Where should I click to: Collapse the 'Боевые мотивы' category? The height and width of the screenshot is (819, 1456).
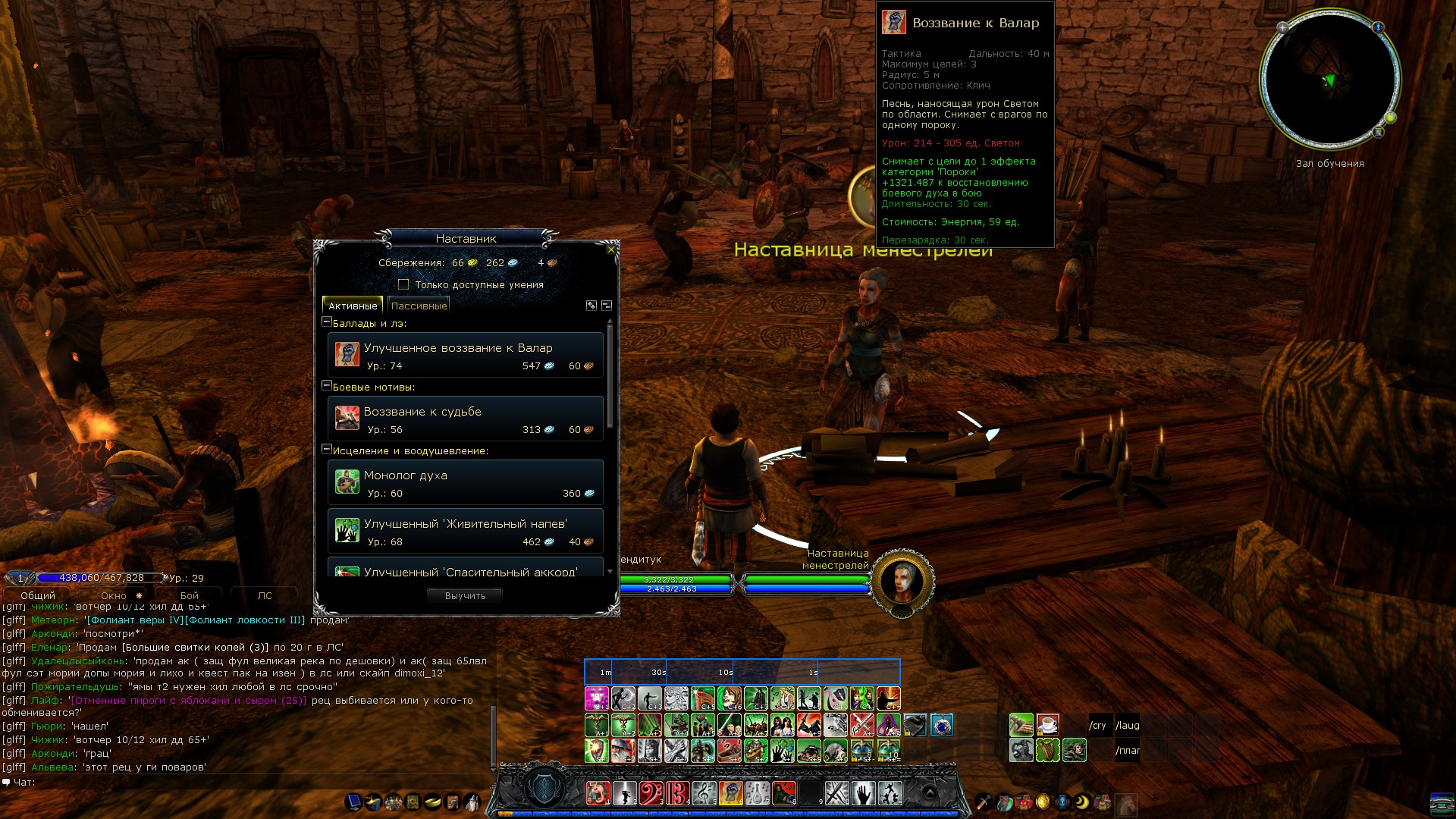(327, 386)
